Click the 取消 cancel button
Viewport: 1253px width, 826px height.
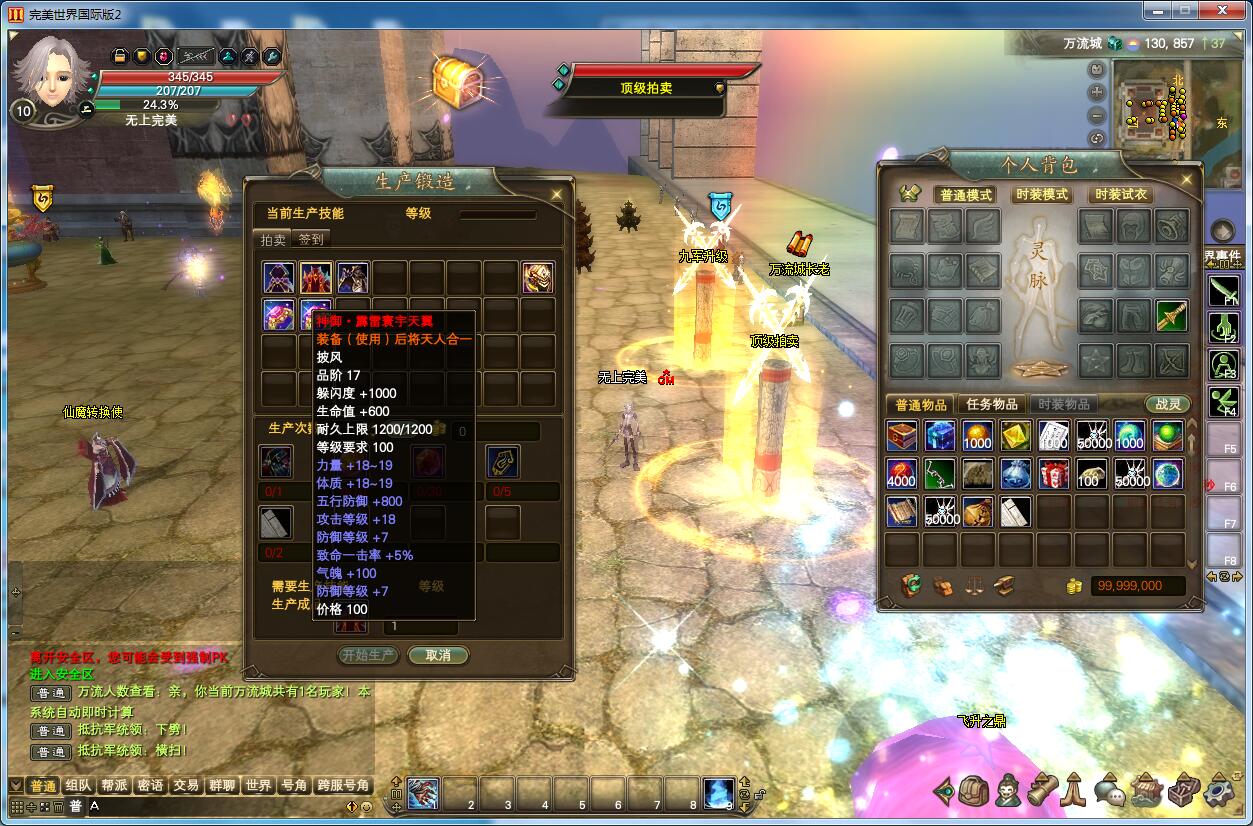point(438,656)
